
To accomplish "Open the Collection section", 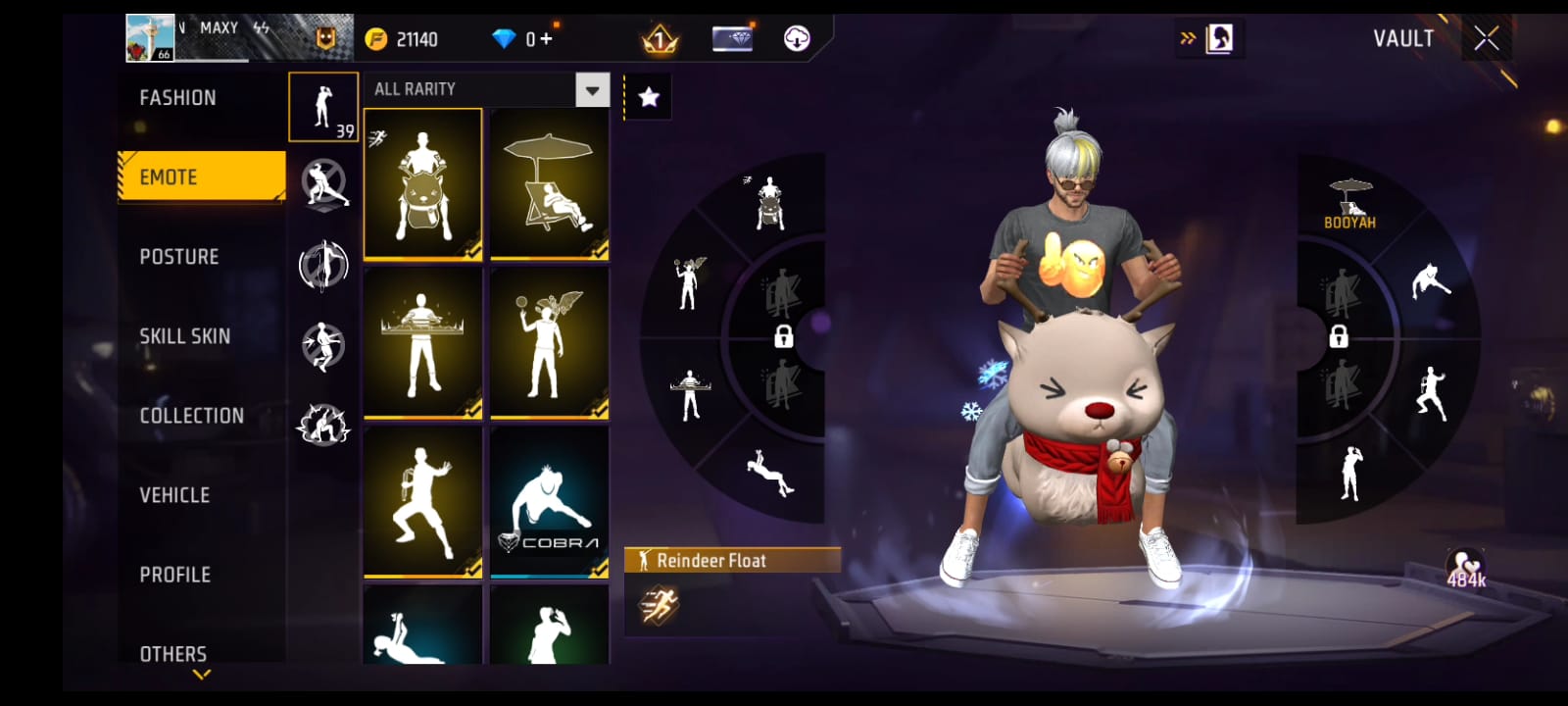I will coord(192,415).
